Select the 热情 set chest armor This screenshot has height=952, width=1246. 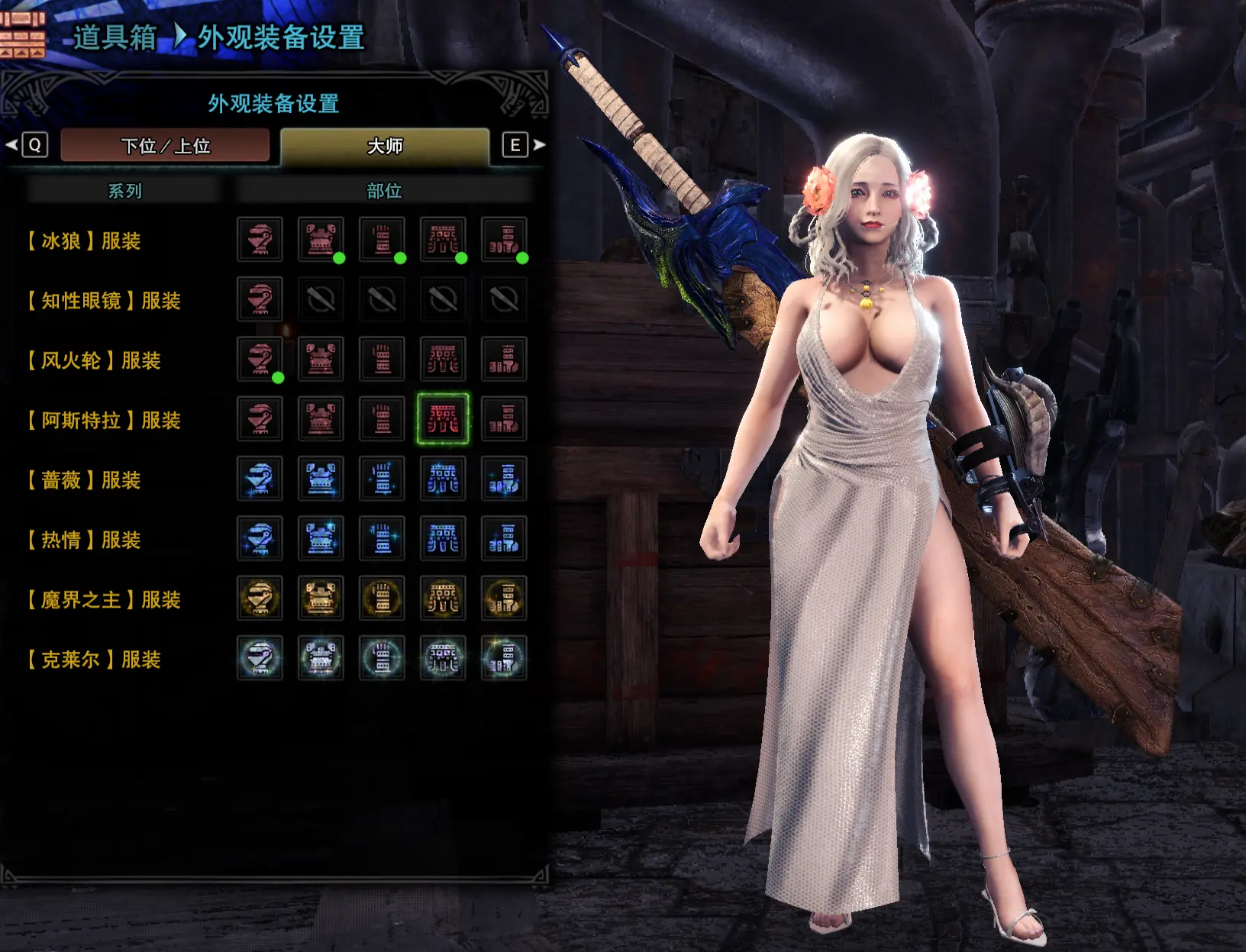[321, 538]
